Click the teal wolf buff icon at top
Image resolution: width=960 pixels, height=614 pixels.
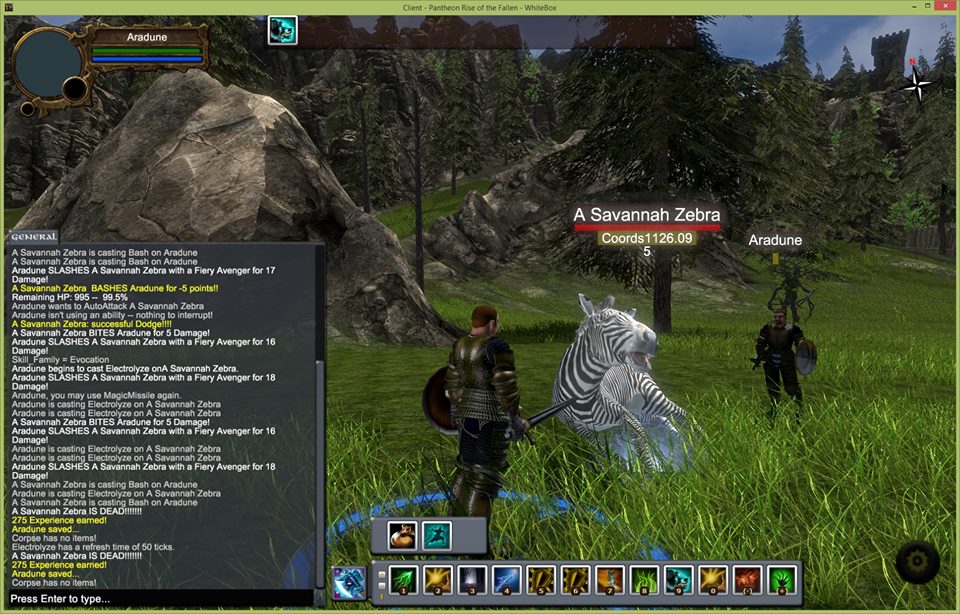pyautogui.click(x=282, y=31)
